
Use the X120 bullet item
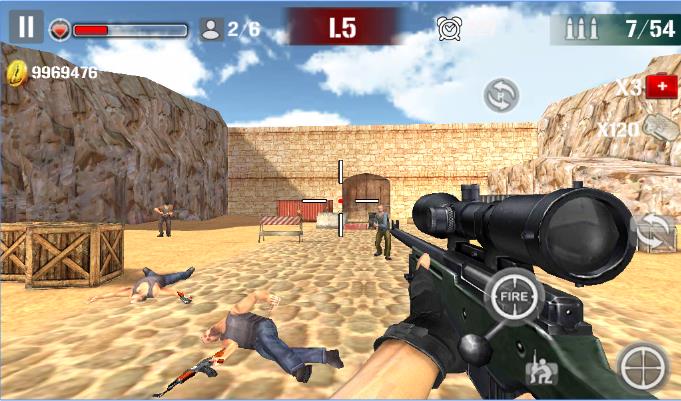(x=658, y=128)
